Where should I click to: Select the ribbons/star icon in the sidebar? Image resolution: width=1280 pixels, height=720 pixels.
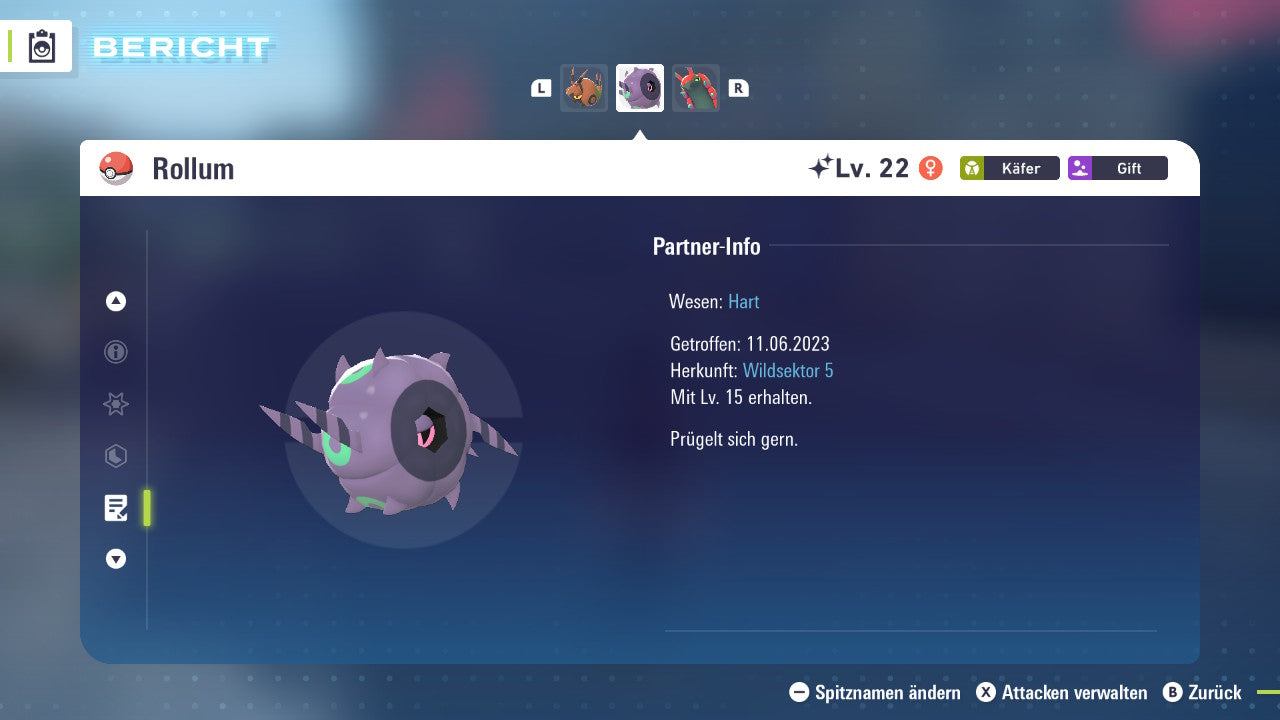(x=115, y=404)
